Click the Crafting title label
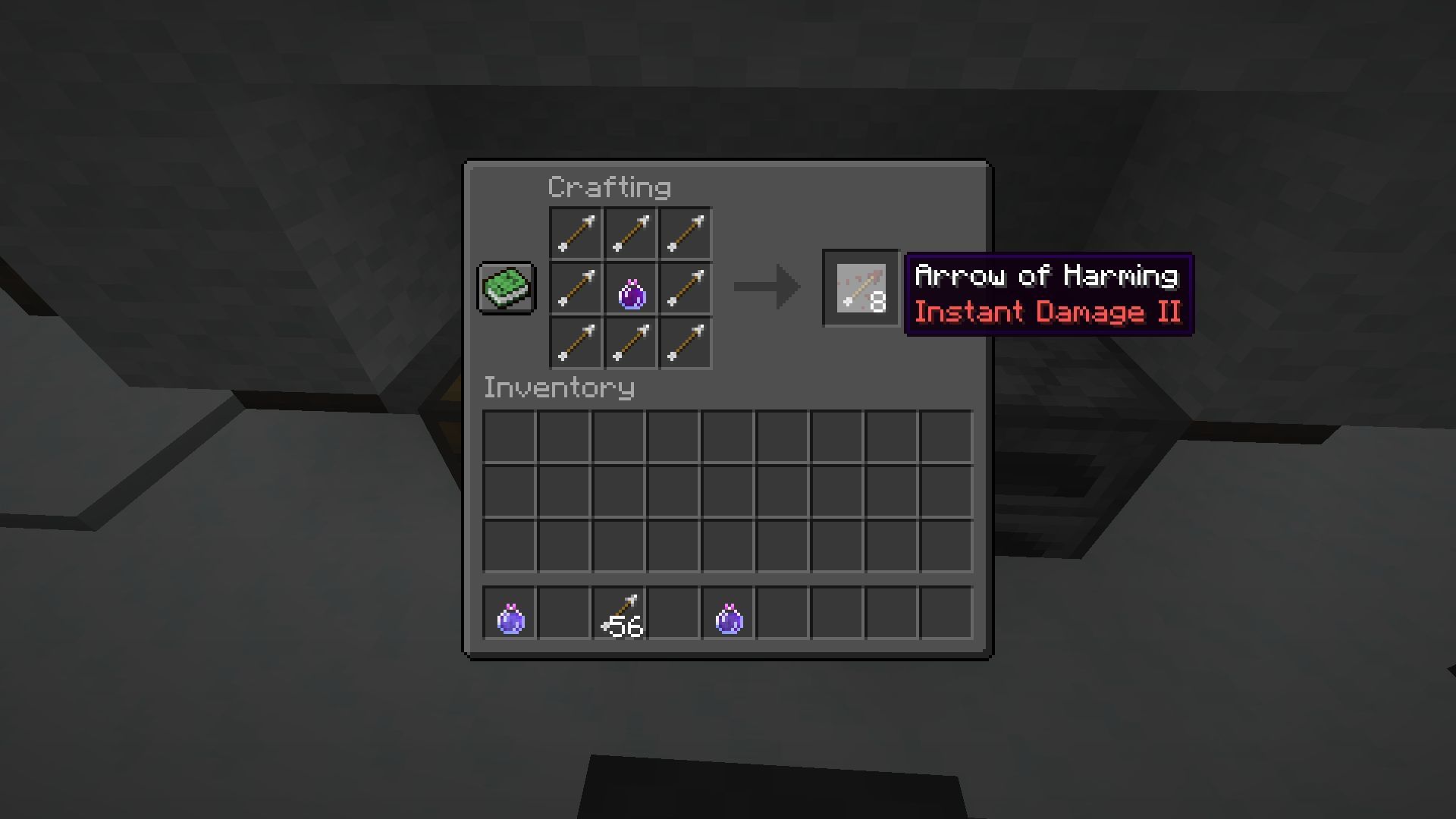 [609, 186]
